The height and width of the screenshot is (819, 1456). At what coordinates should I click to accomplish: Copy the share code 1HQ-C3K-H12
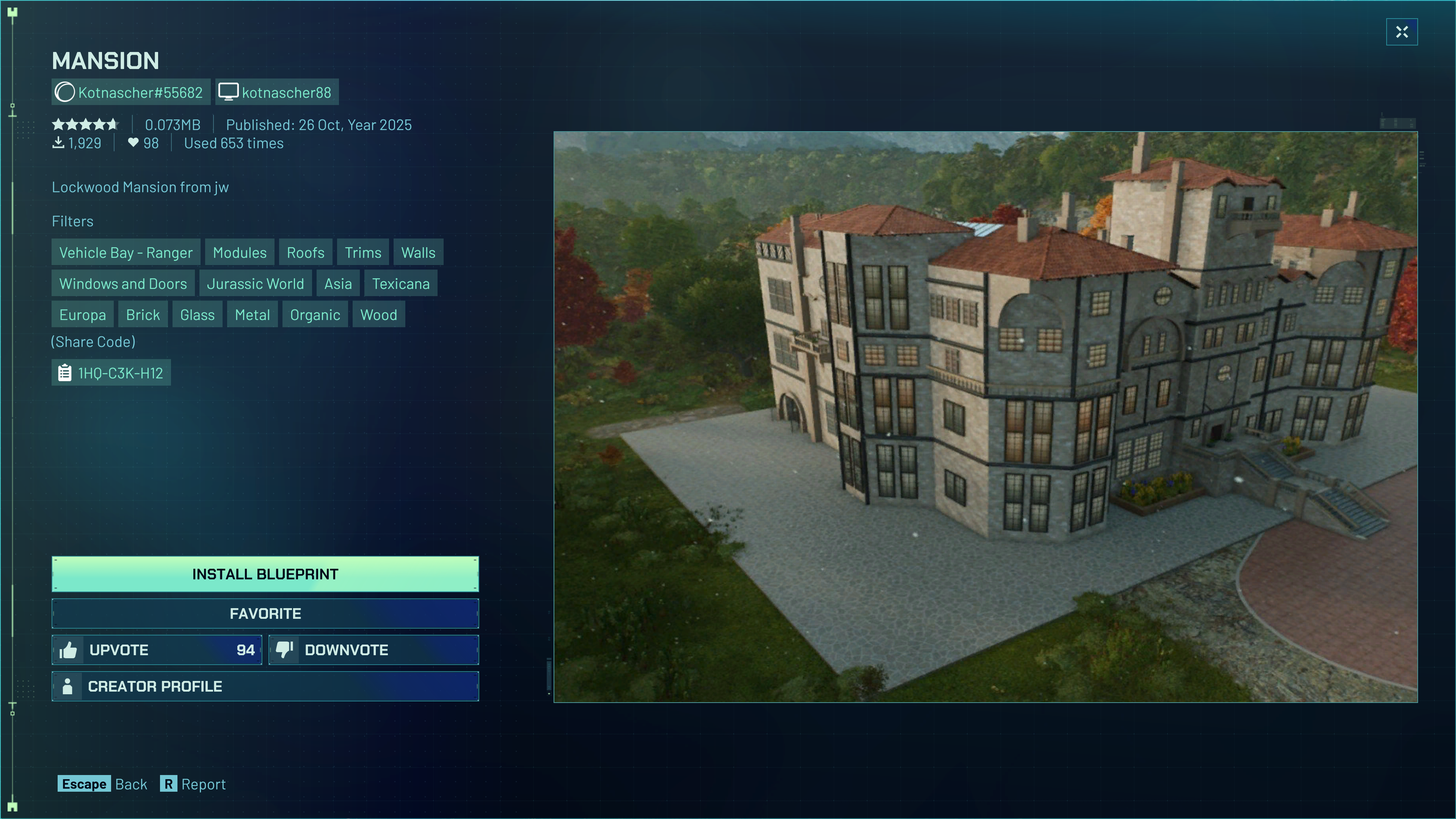(111, 373)
